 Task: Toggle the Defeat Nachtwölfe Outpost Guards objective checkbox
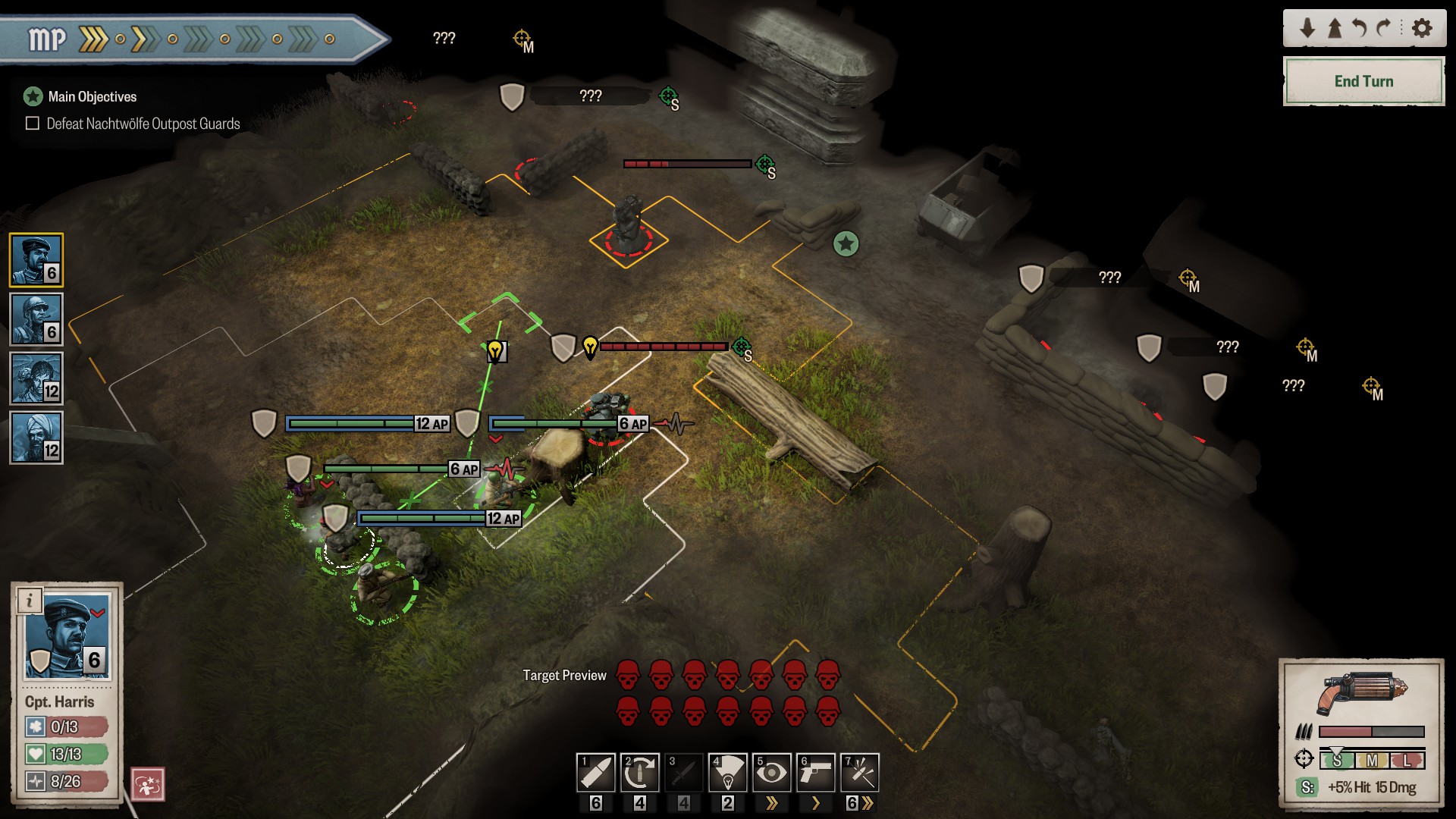[x=33, y=124]
